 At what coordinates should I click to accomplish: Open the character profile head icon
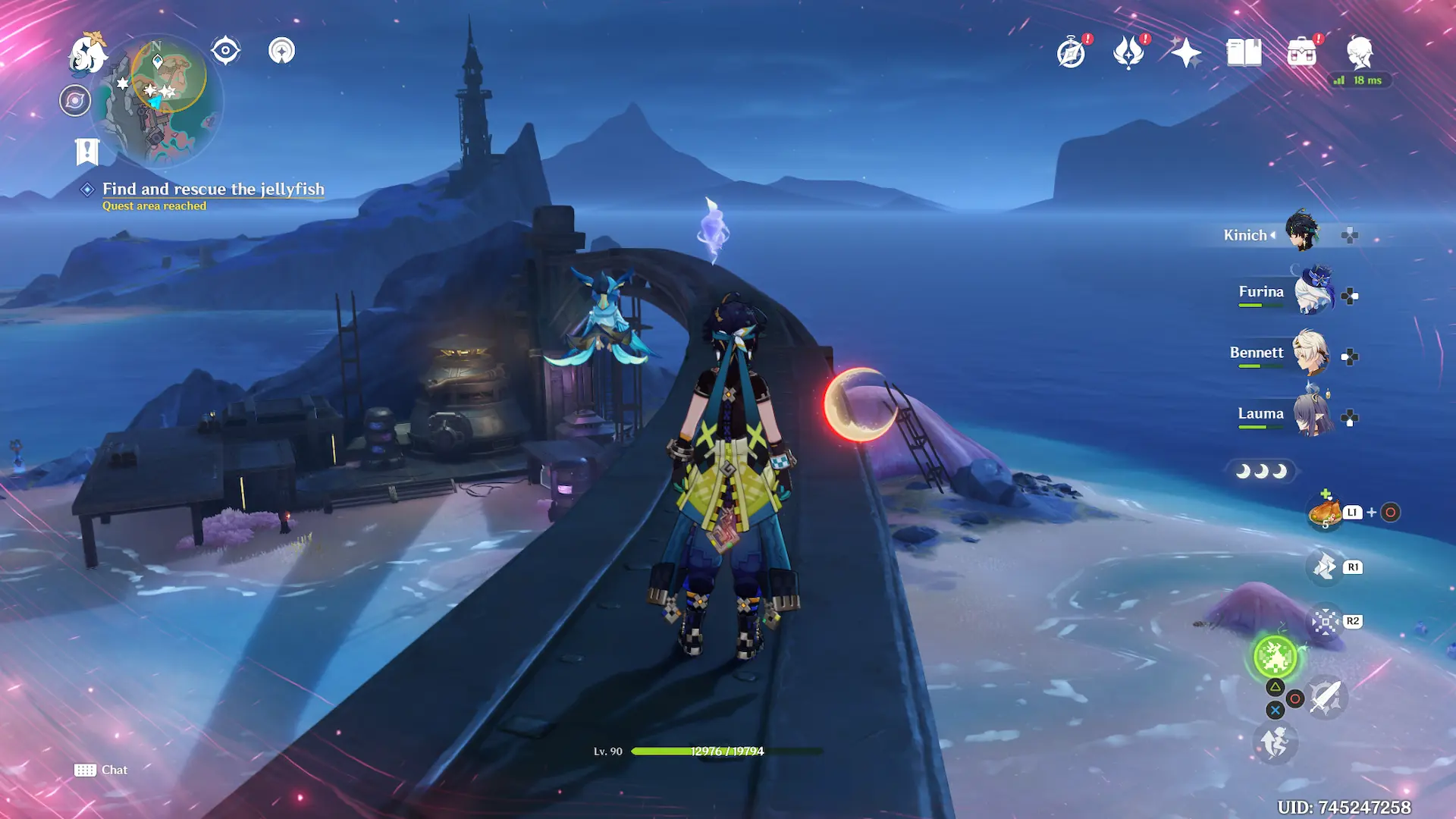1360,53
